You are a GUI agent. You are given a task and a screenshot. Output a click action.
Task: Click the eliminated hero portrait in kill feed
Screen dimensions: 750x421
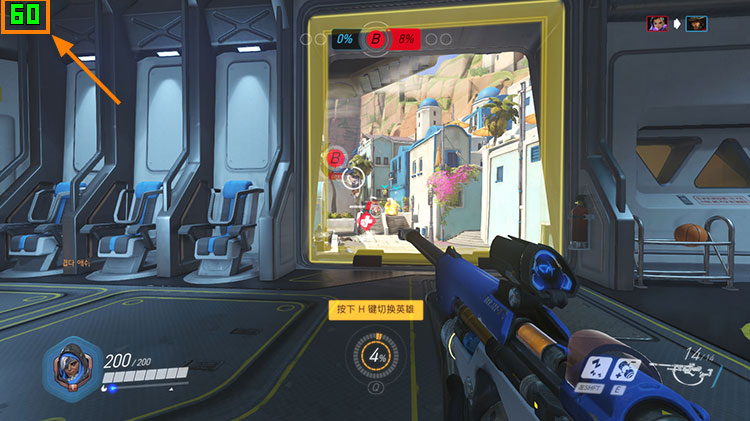(696, 22)
